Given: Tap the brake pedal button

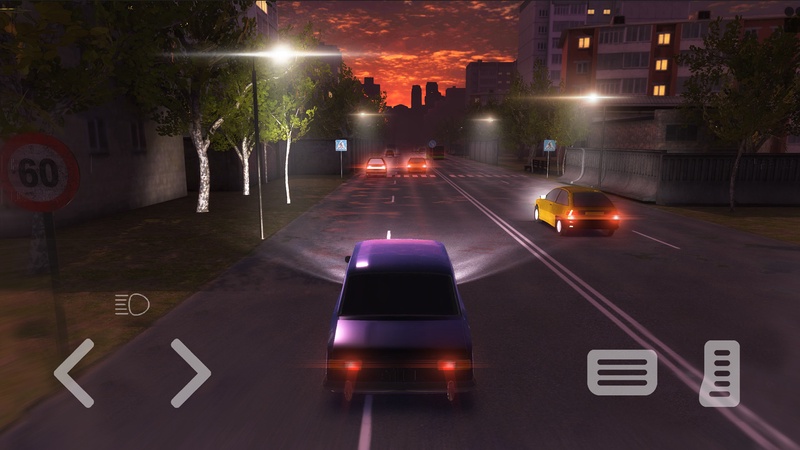Looking at the screenshot, I should click(x=621, y=372).
